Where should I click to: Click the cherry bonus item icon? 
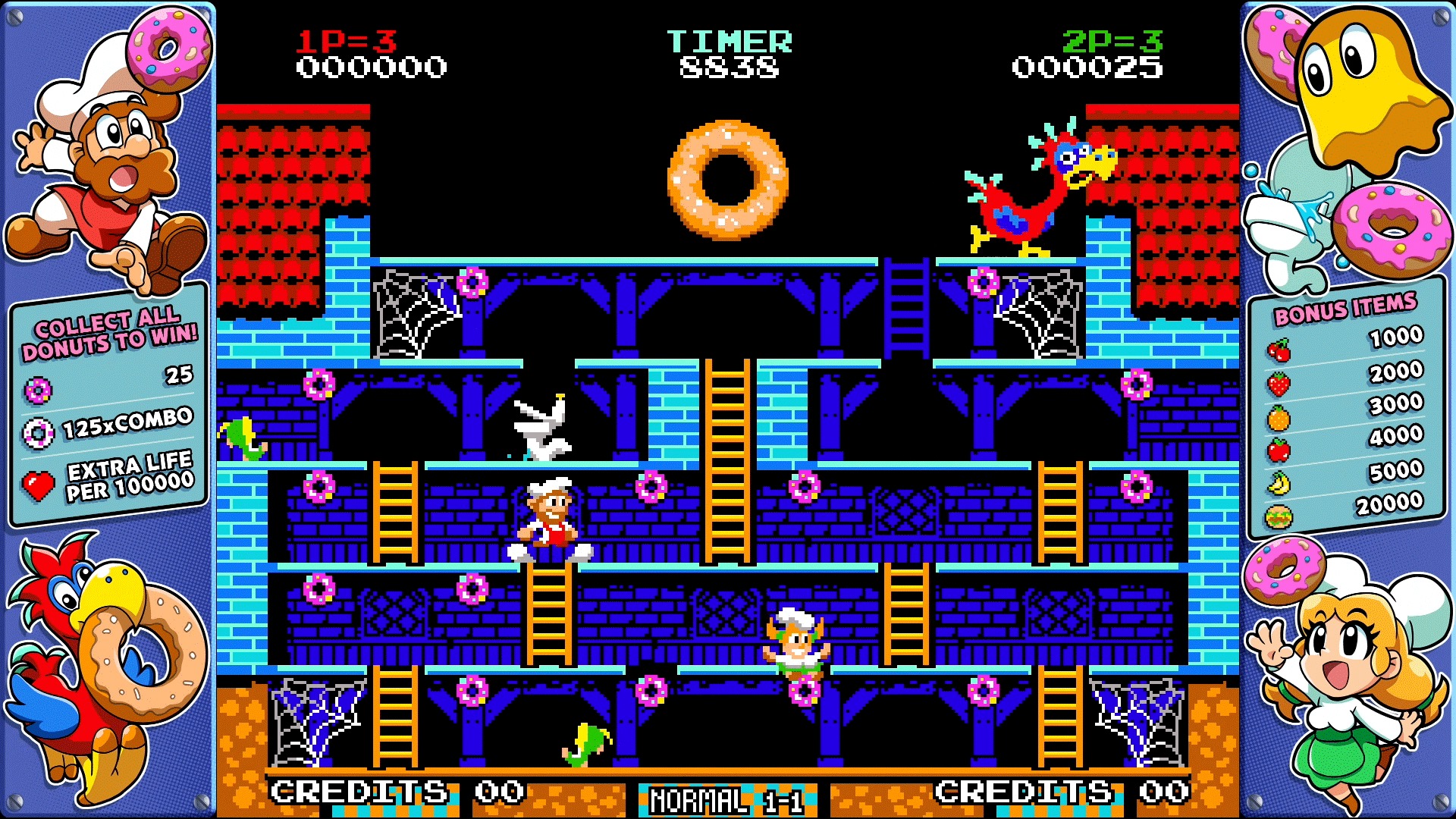pos(1281,350)
